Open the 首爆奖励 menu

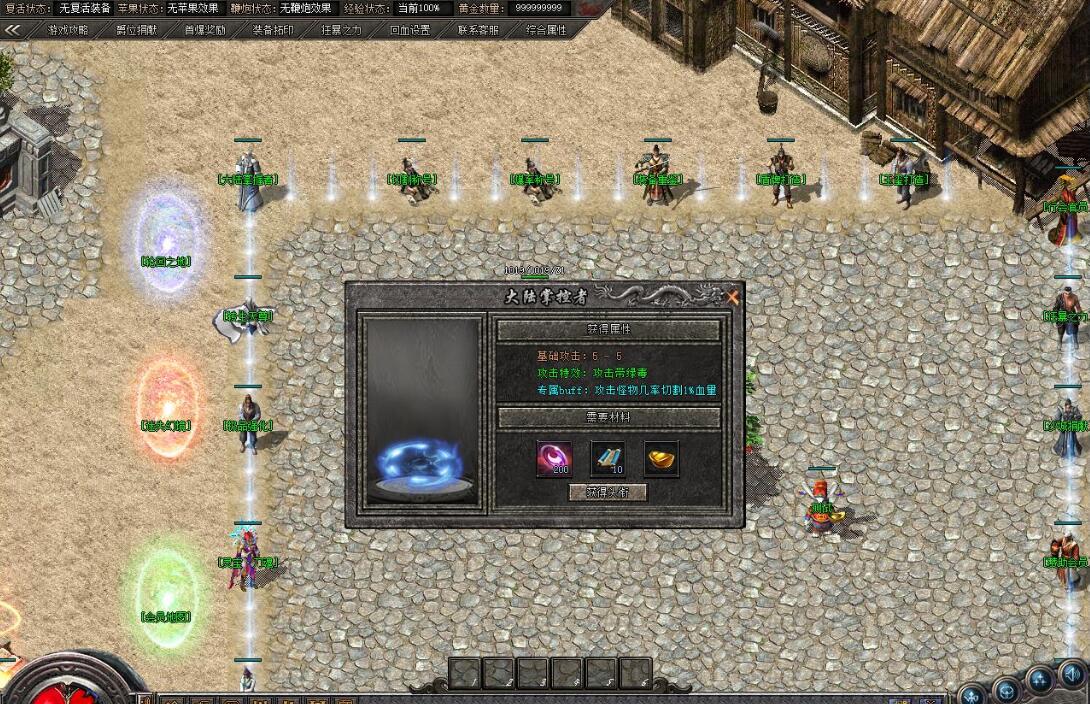tap(204, 30)
